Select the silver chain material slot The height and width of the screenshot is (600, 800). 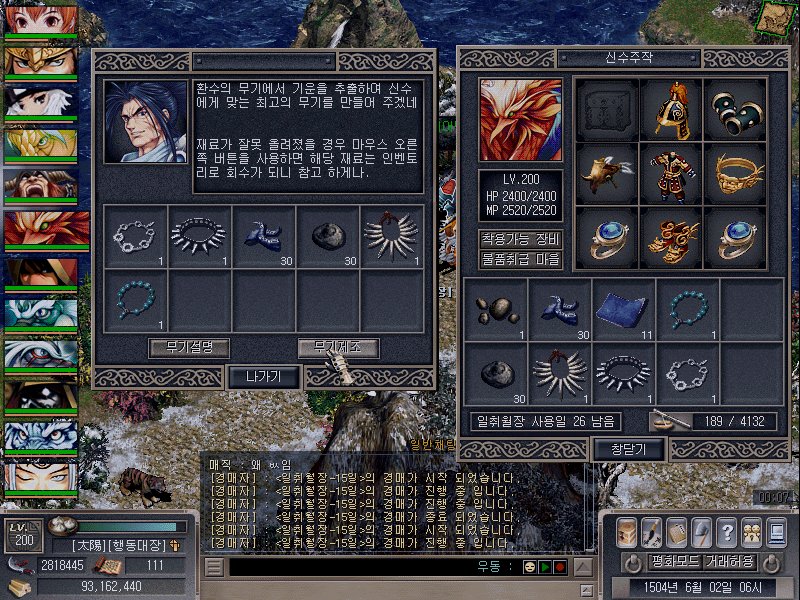(135, 237)
